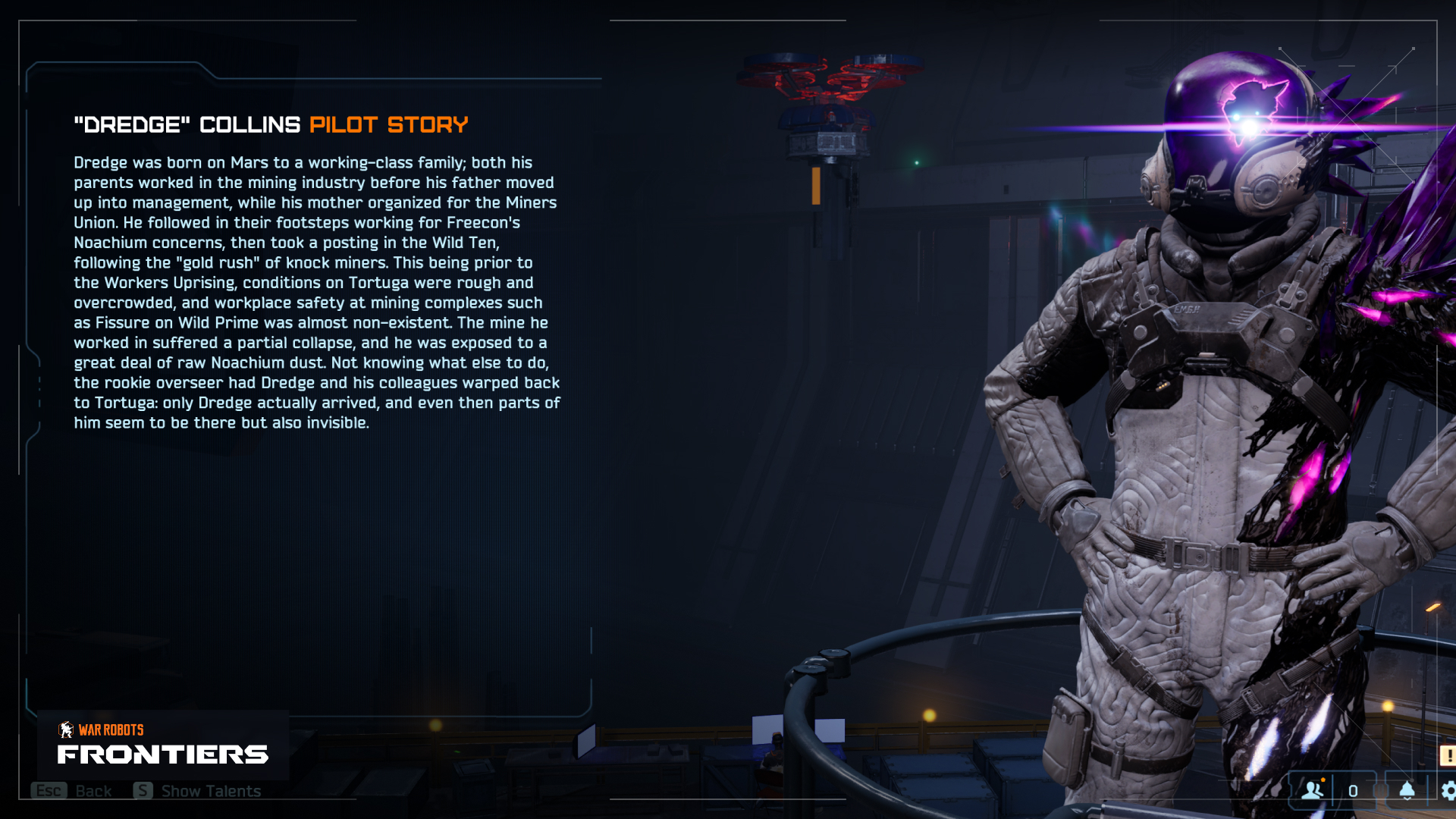Open the notifications bell
The image size is (1456, 819).
point(1407,790)
